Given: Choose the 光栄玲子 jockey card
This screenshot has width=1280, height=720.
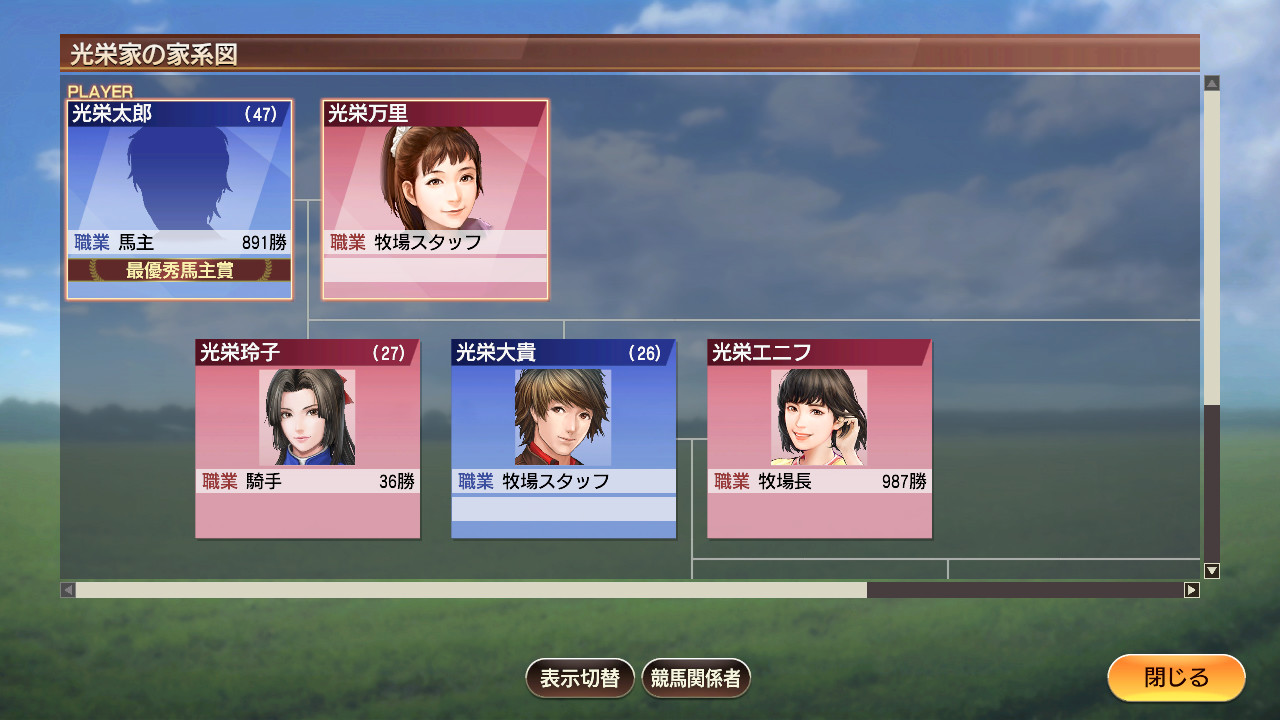Looking at the screenshot, I should click(308, 439).
